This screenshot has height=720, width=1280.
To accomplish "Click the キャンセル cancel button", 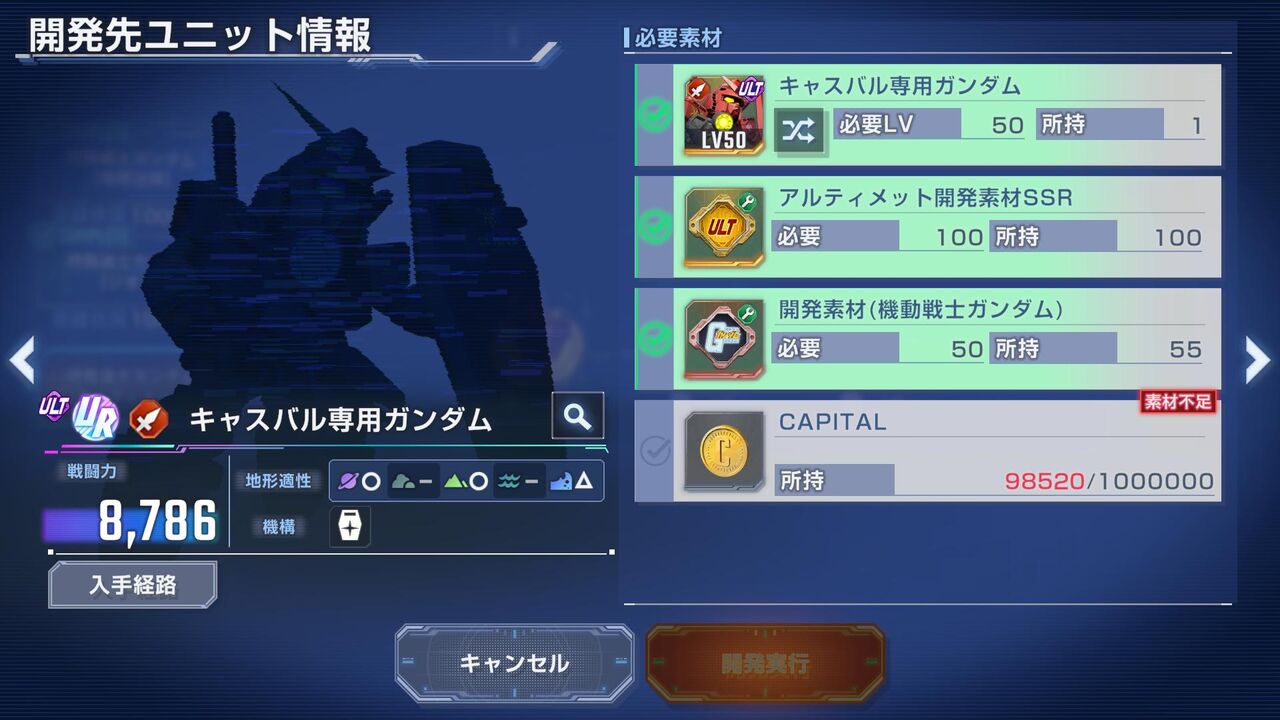I will point(514,663).
